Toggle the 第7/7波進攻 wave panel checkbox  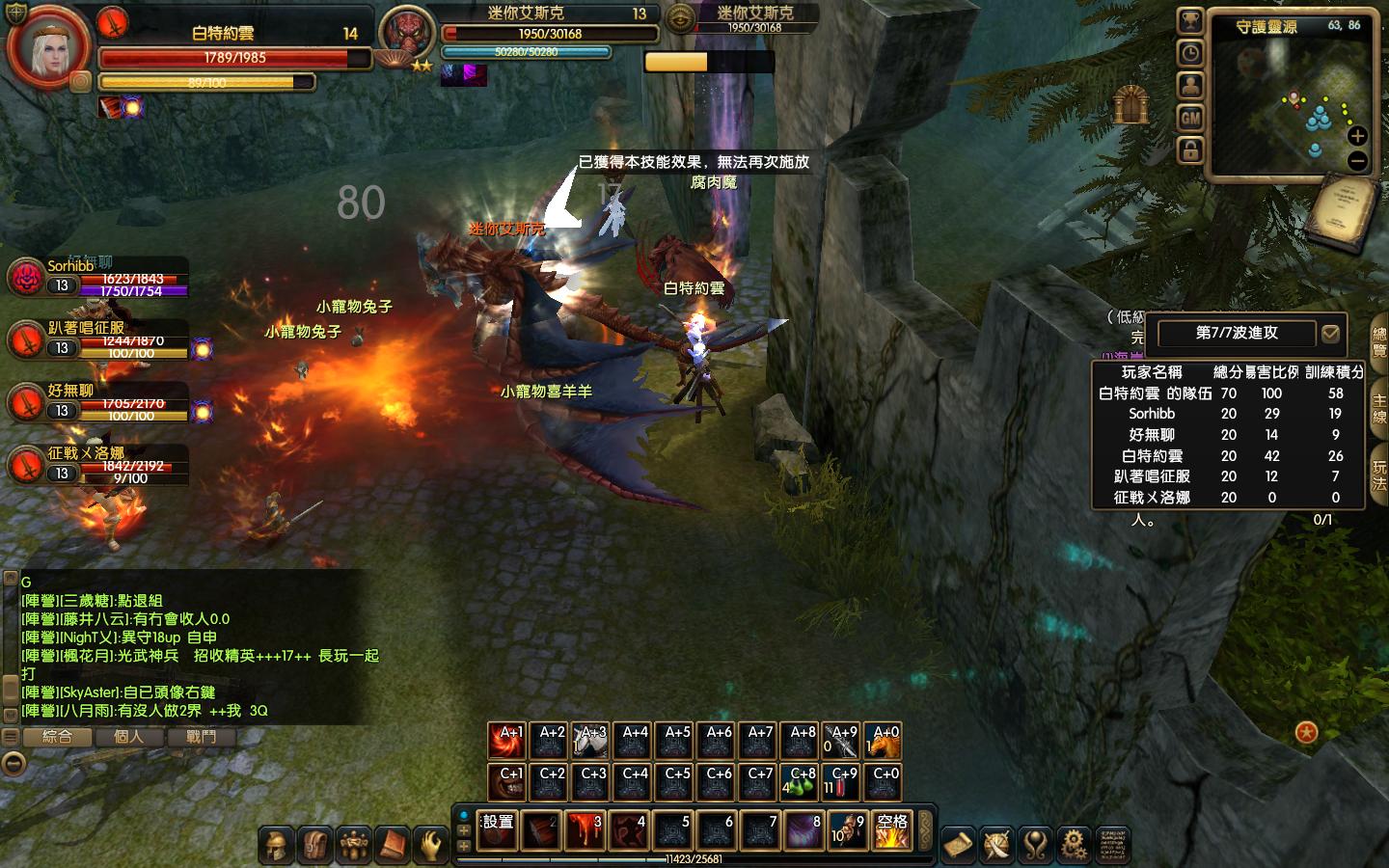1330,334
